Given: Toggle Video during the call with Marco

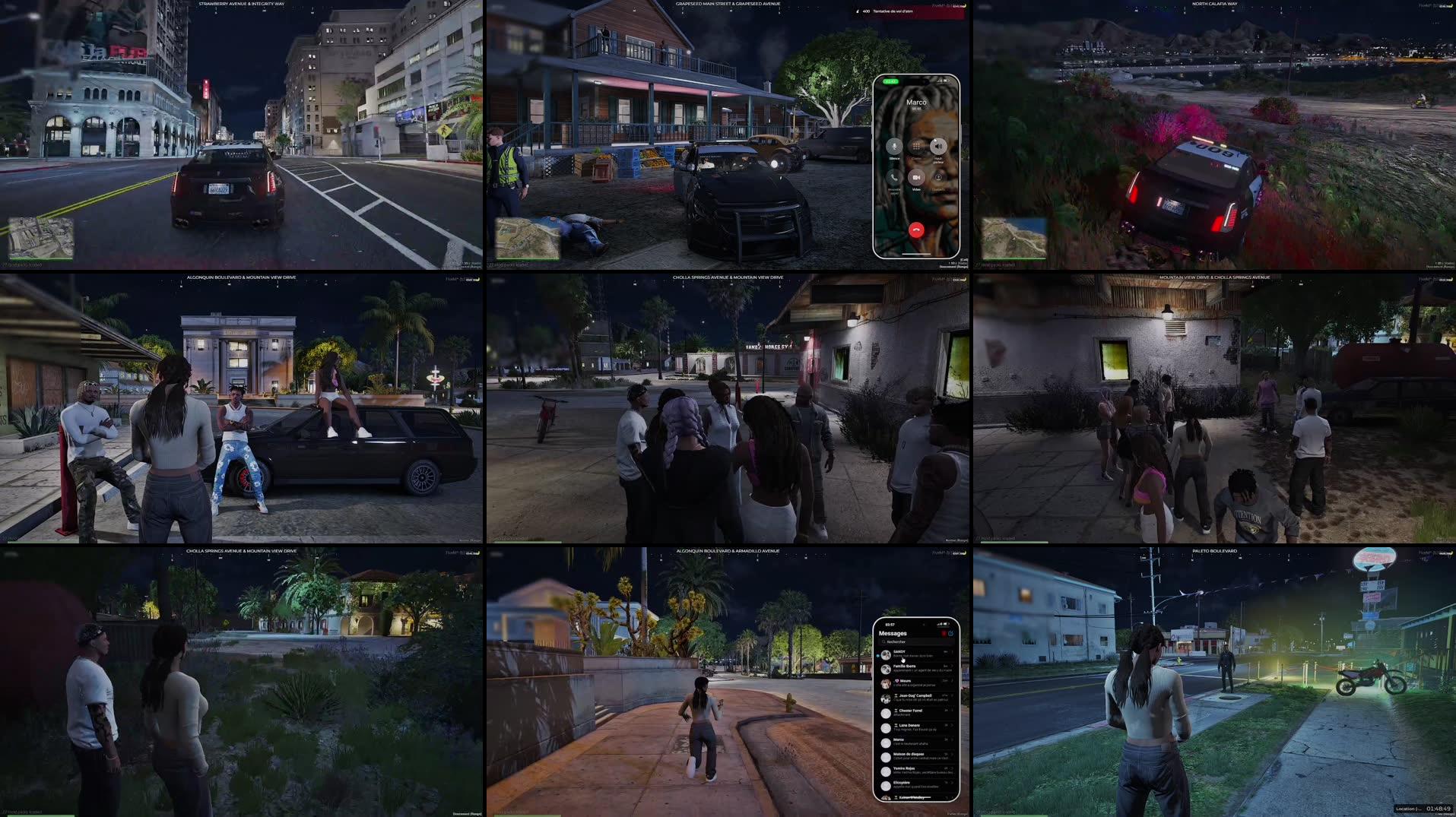Looking at the screenshot, I should [x=917, y=178].
